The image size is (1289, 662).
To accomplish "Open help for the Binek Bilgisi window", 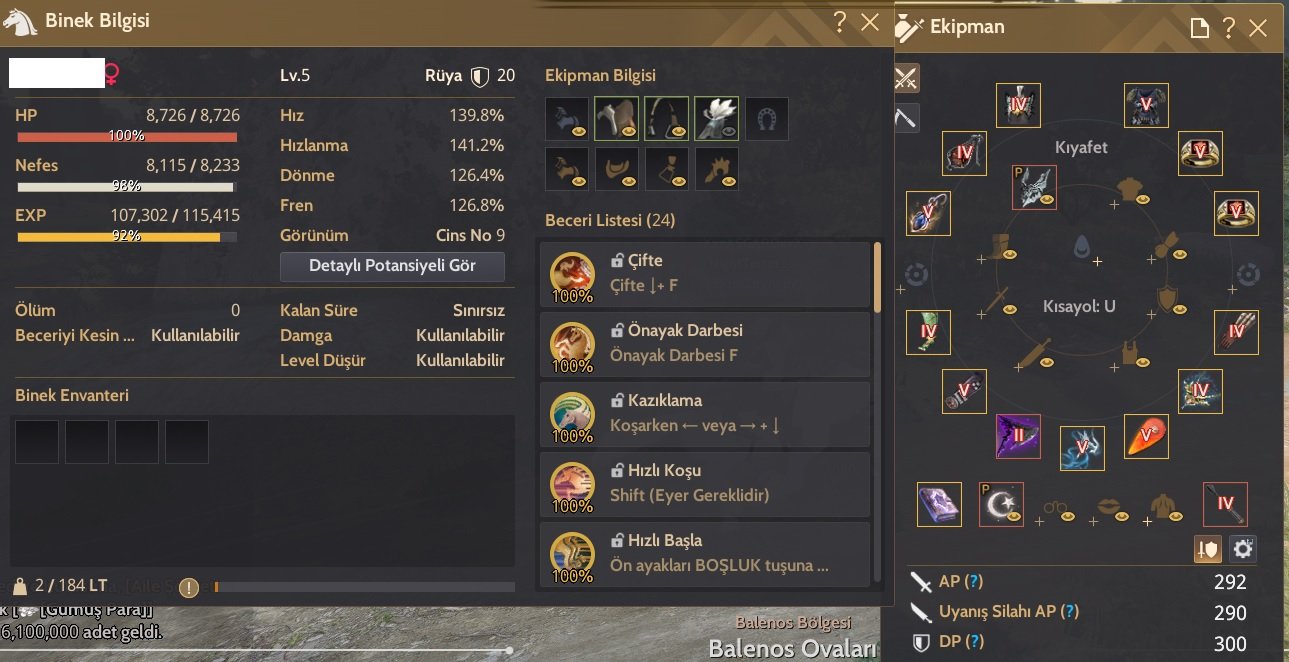I will [840, 22].
